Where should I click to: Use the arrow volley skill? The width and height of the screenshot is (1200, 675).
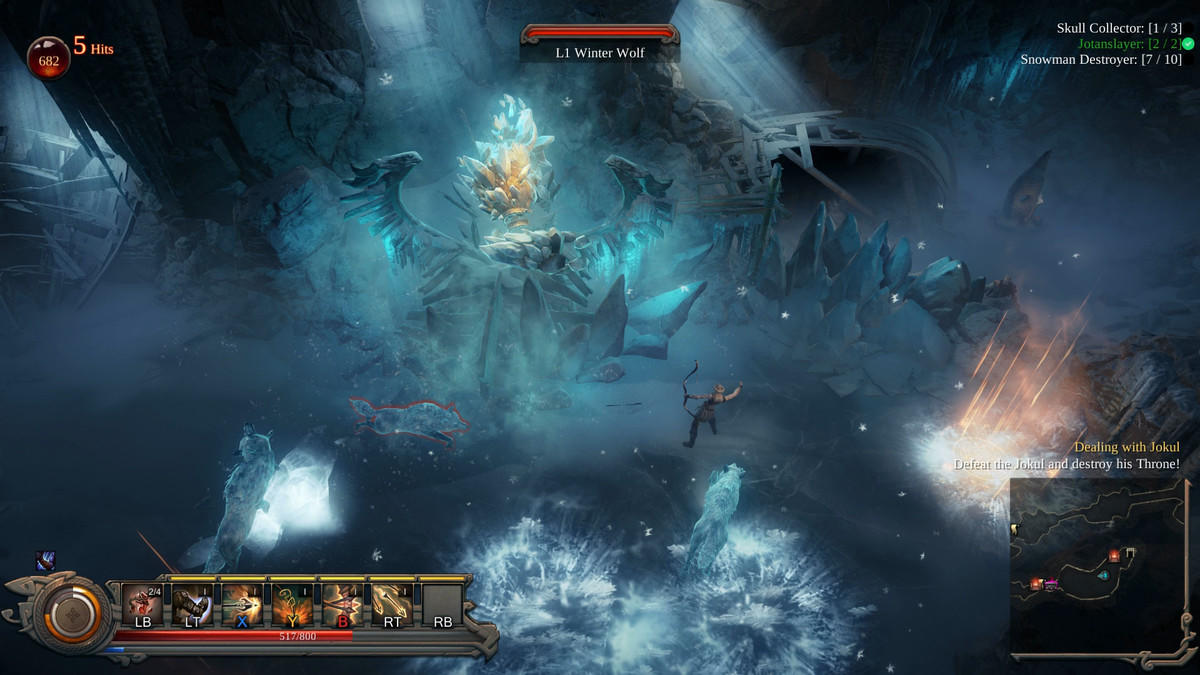click(392, 604)
